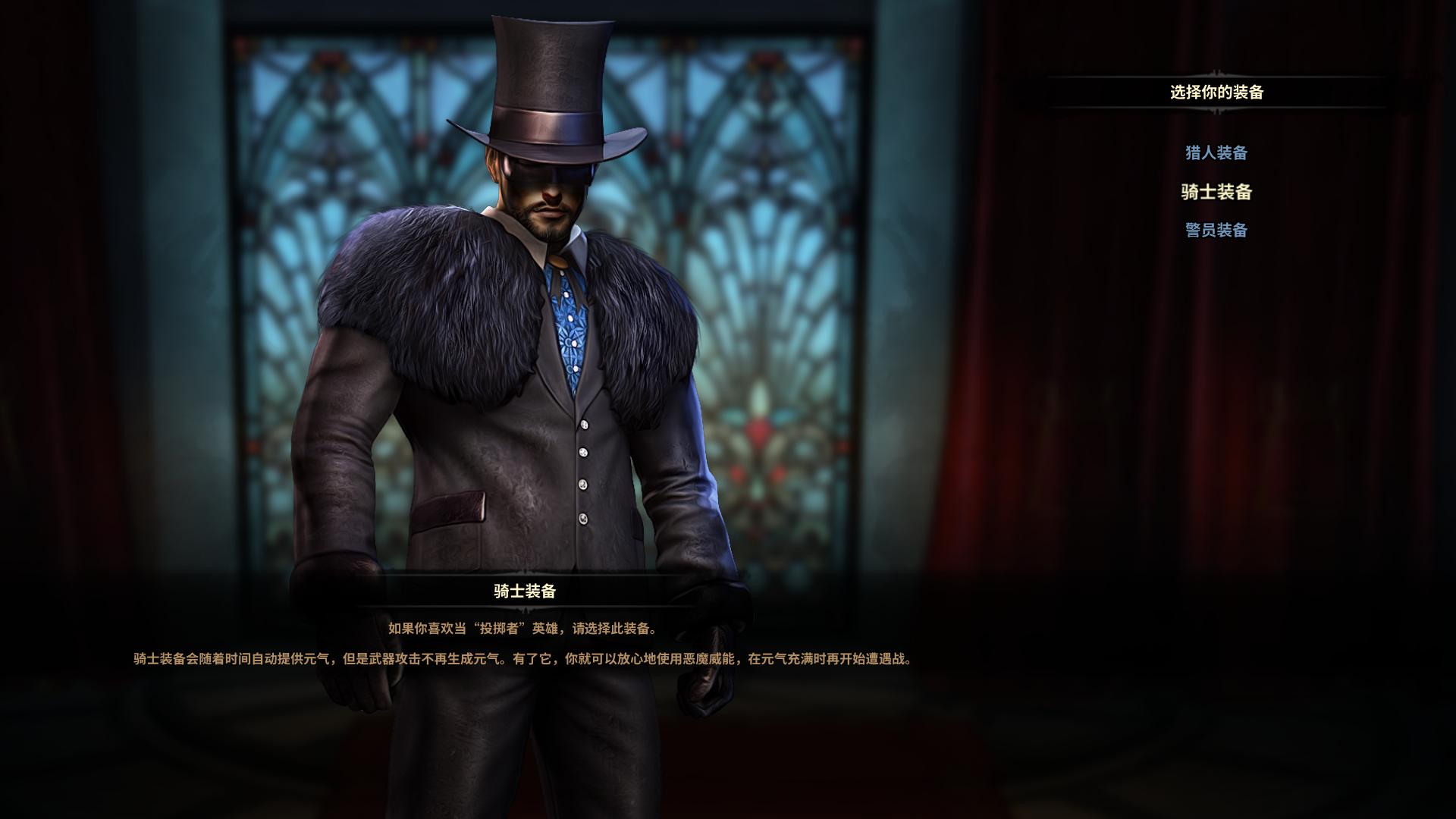Image resolution: width=1456 pixels, height=819 pixels.
Task: Click the long equipment effect description text
Action: (523, 660)
